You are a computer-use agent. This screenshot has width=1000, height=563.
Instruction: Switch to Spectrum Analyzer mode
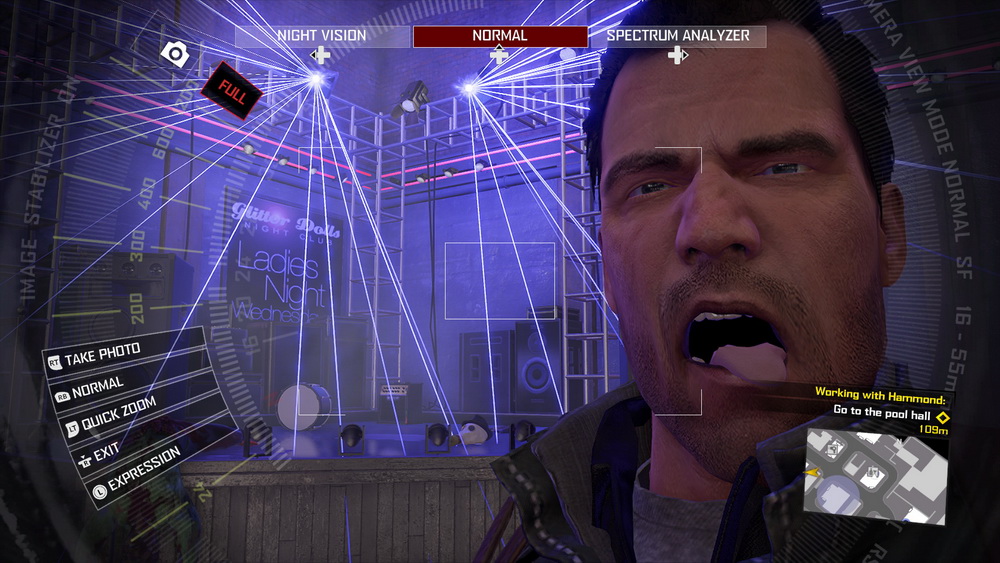678,36
